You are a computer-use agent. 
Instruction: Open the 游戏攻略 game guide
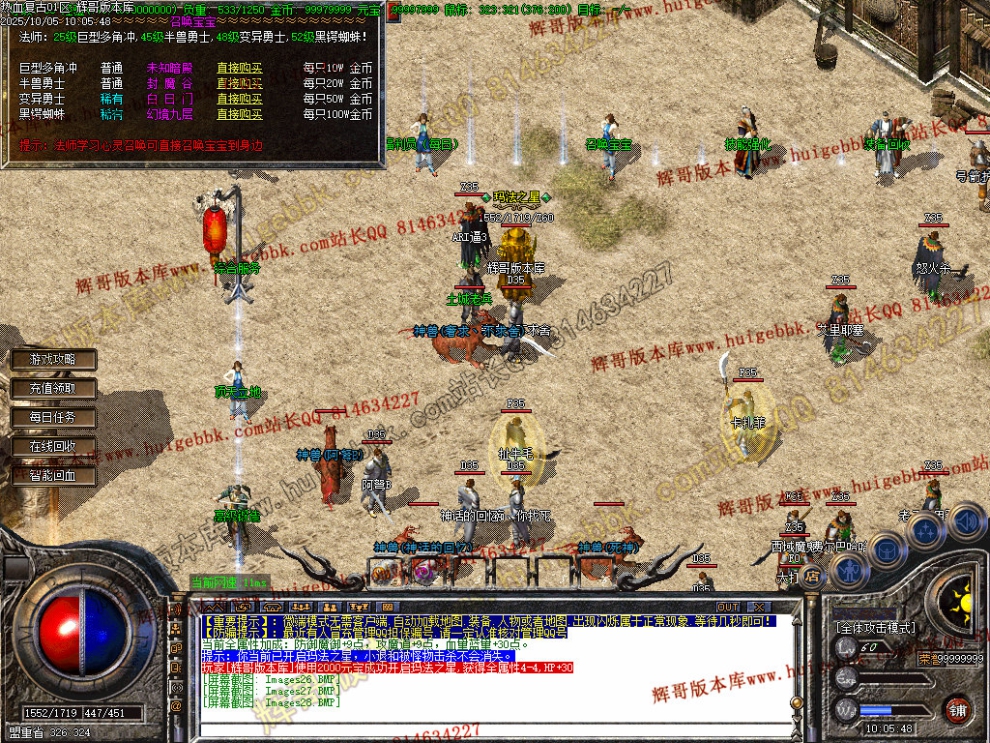pyautogui.click(x=53, y=359)
